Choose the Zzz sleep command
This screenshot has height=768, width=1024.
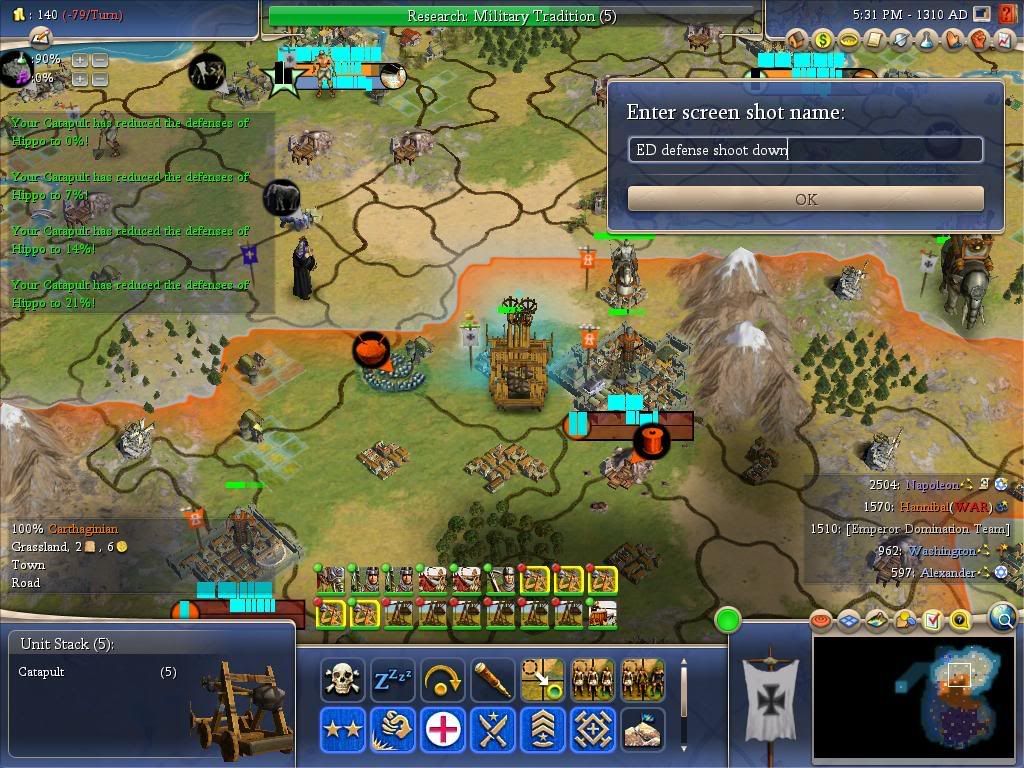tap(392, 679)
